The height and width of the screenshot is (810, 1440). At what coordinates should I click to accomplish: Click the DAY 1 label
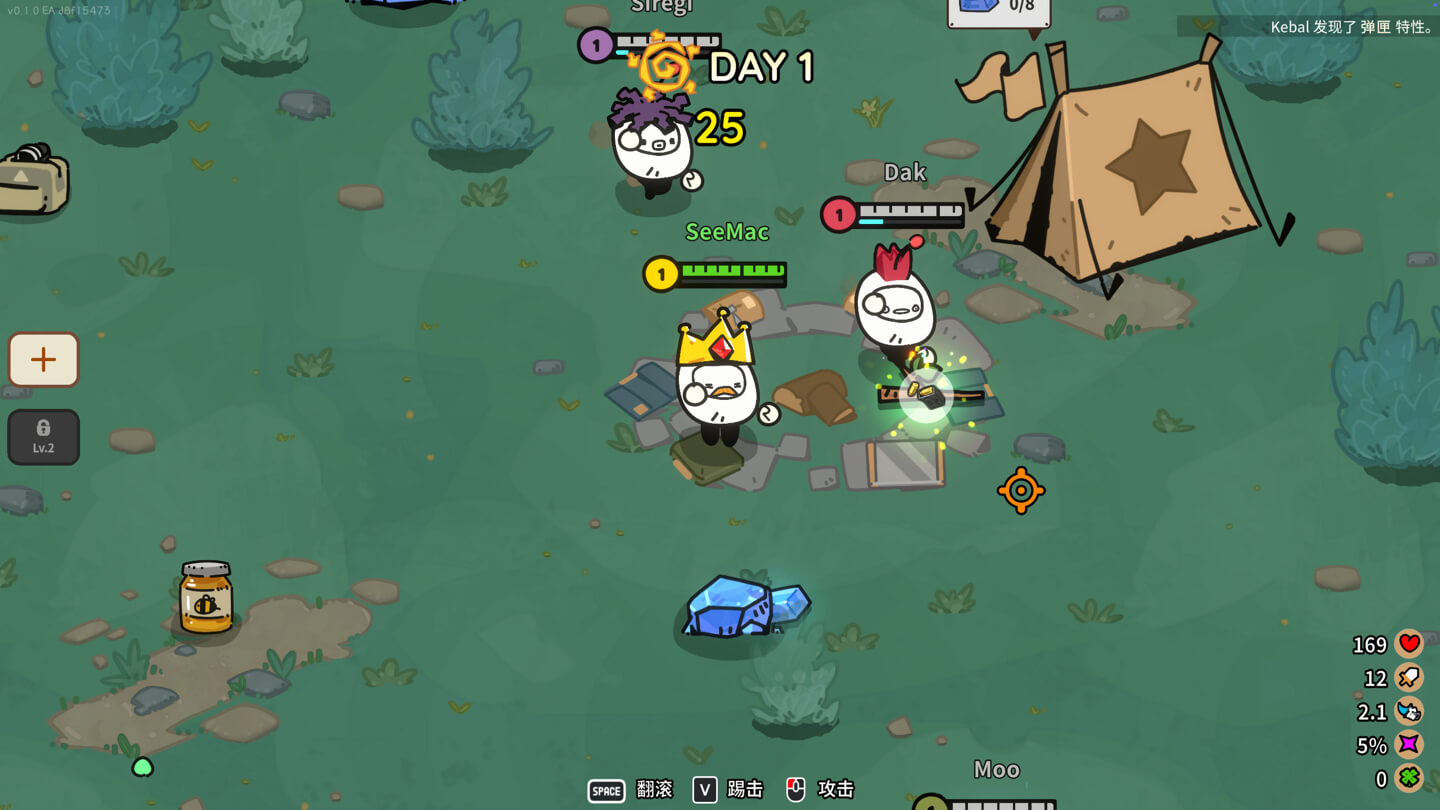[x=762, y=68]
